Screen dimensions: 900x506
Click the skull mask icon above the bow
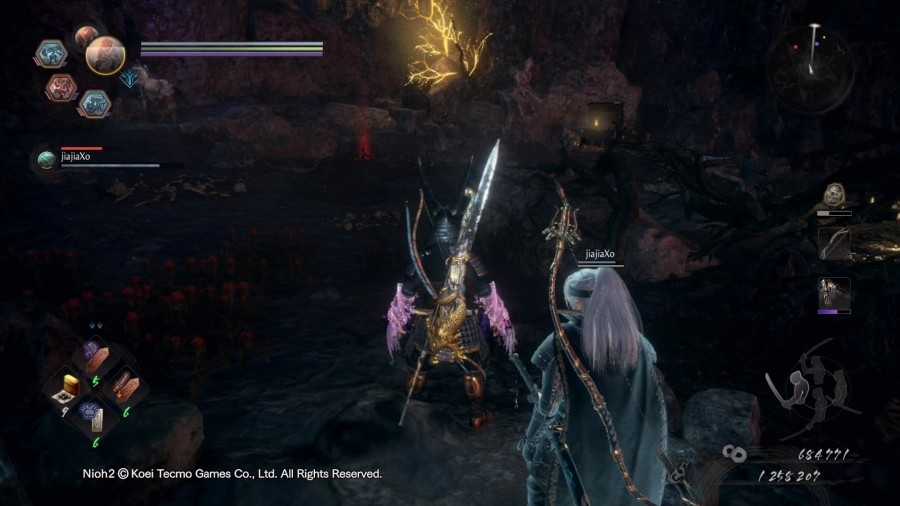pos(834,195)
